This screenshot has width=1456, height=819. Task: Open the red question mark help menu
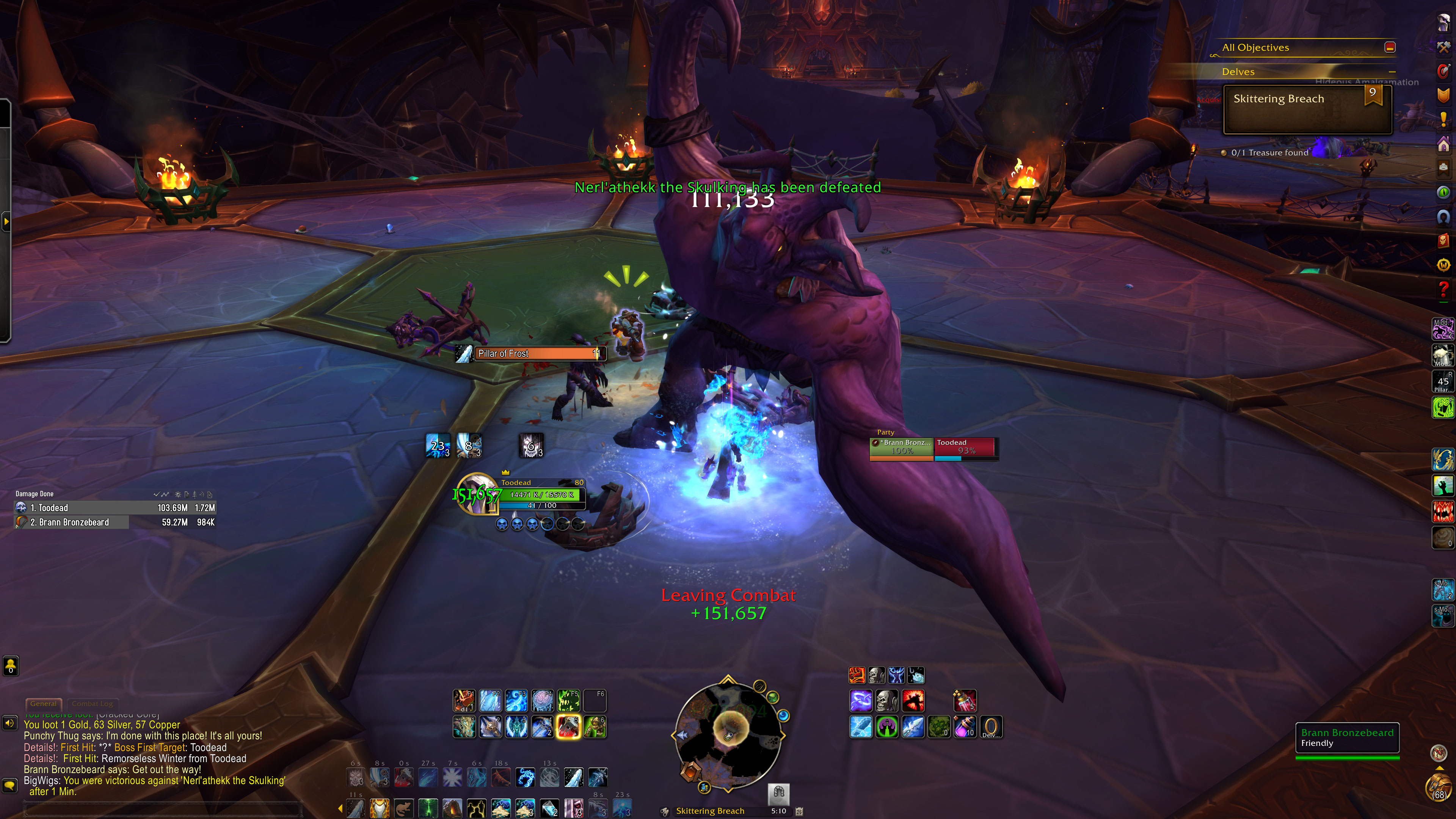[x=1443, y=289]
